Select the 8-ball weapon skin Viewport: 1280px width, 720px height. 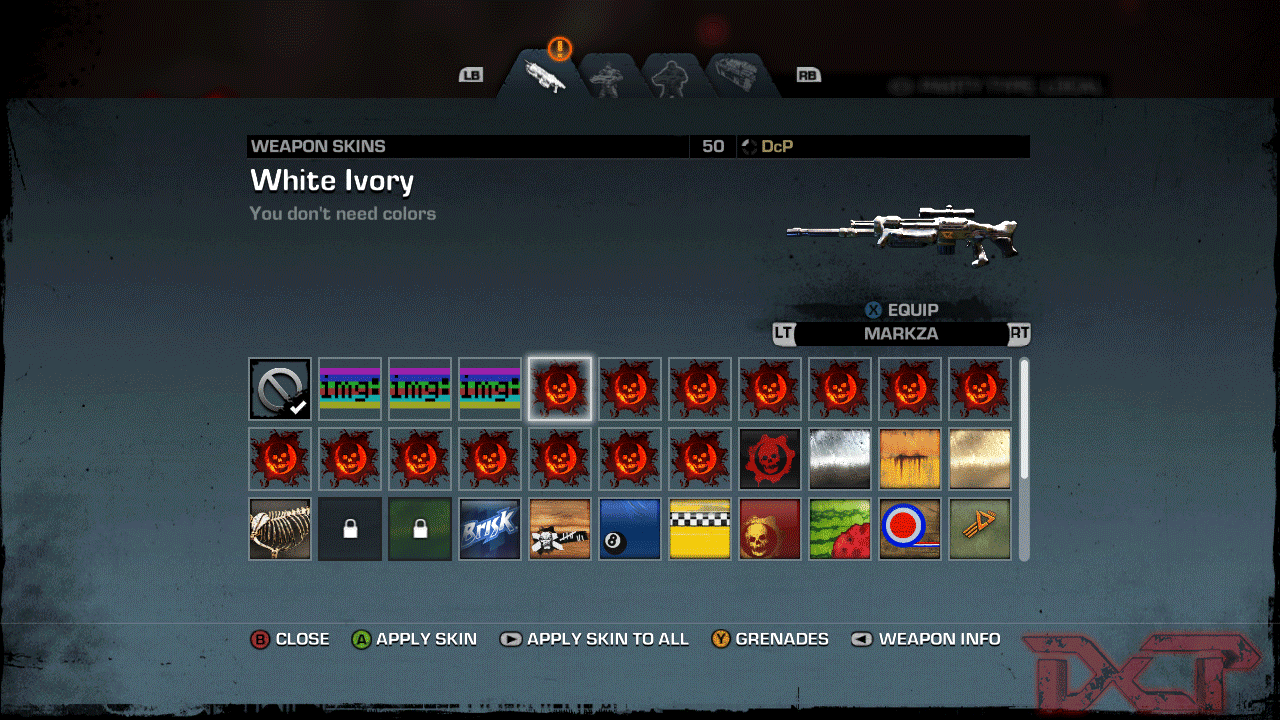point(630,529)
